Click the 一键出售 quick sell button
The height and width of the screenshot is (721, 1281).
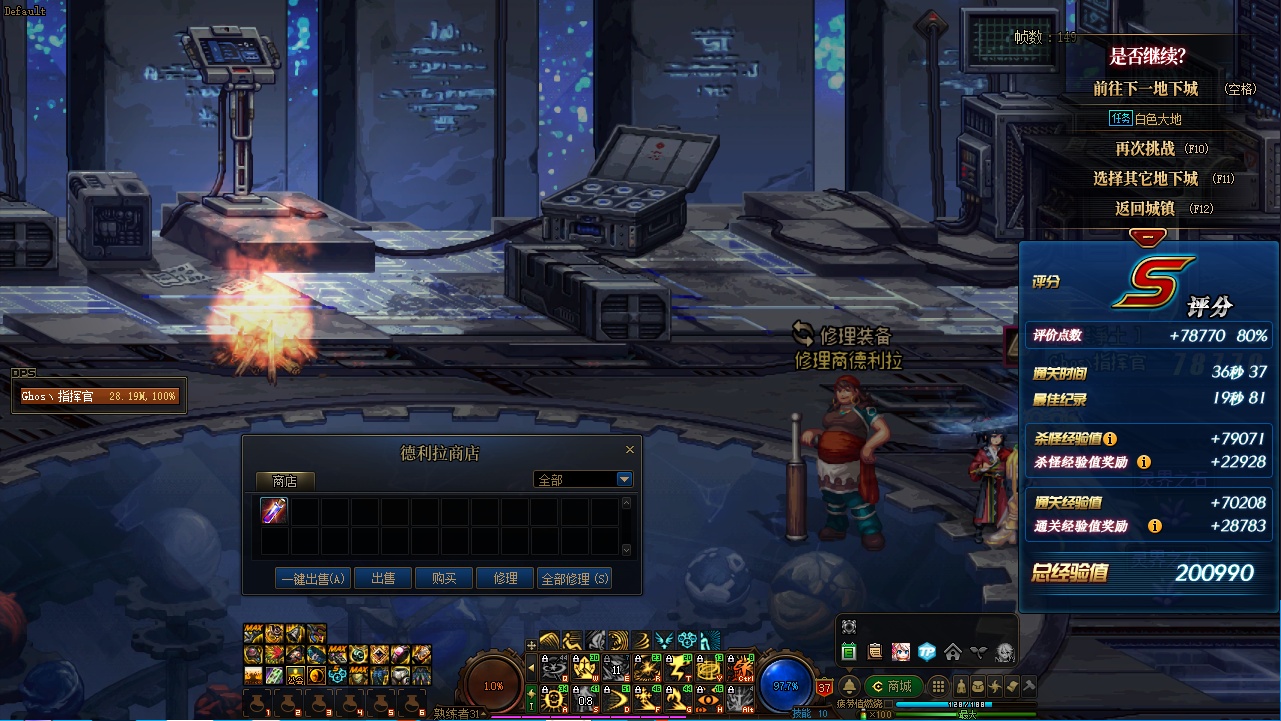(312, 578)
